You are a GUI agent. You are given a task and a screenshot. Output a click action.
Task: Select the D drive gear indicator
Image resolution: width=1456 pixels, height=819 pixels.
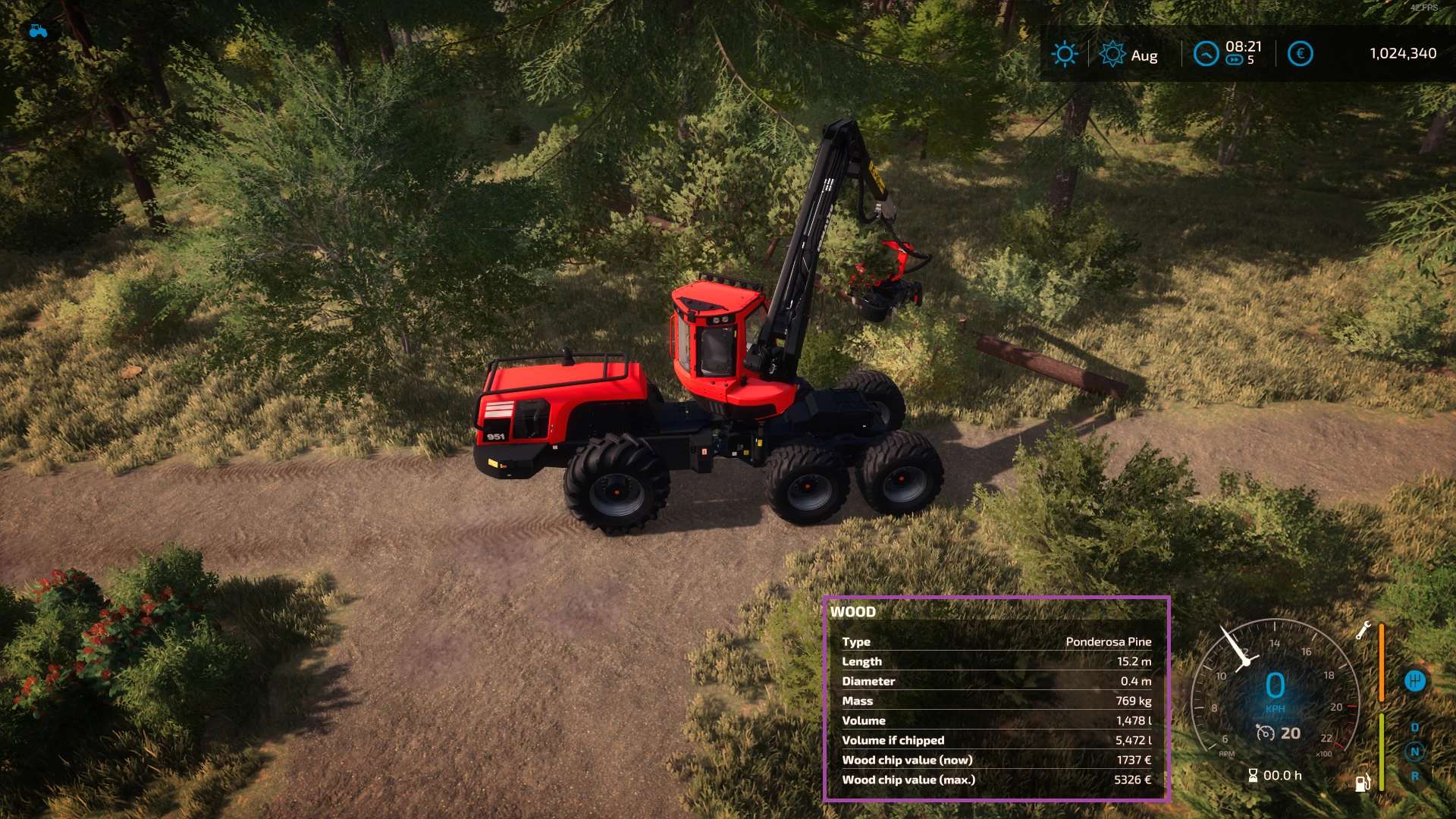coord(1414,727)
